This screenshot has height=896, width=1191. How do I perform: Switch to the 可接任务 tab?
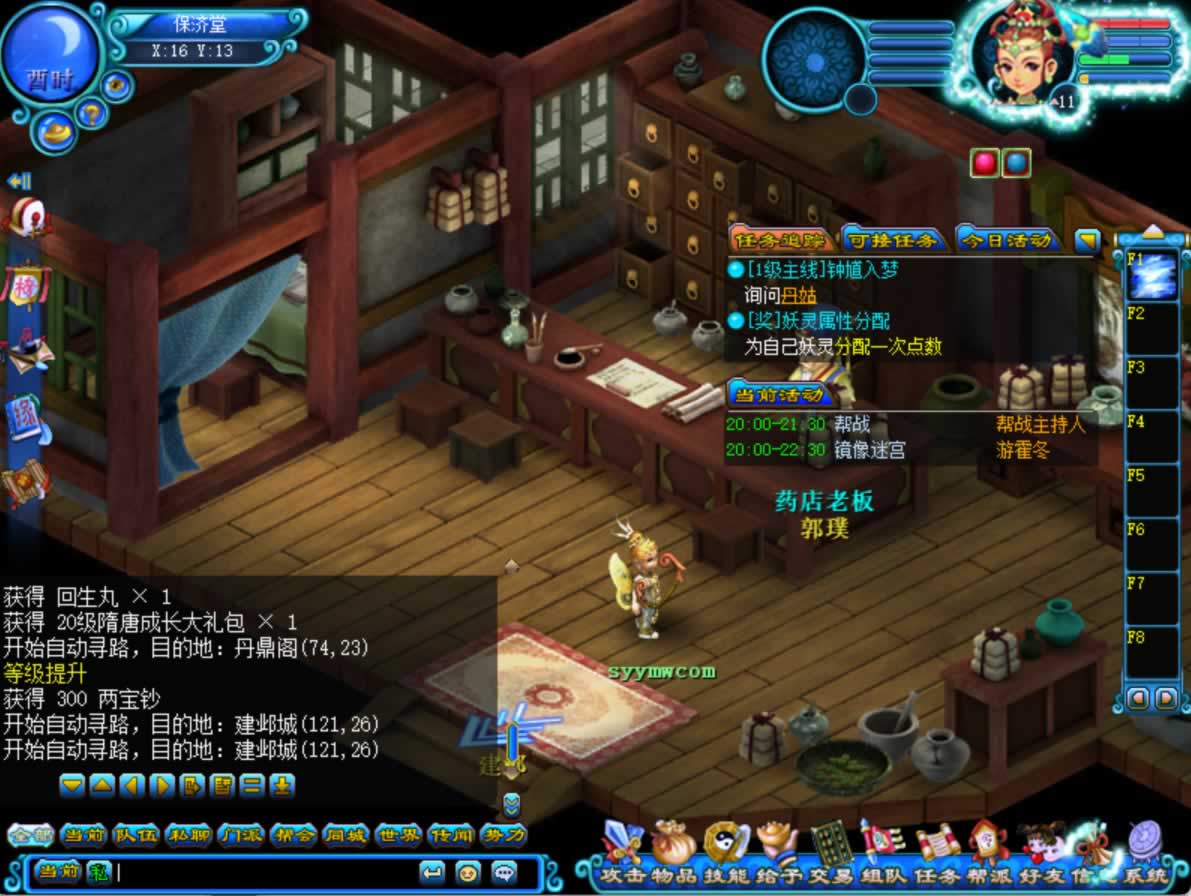892,240
